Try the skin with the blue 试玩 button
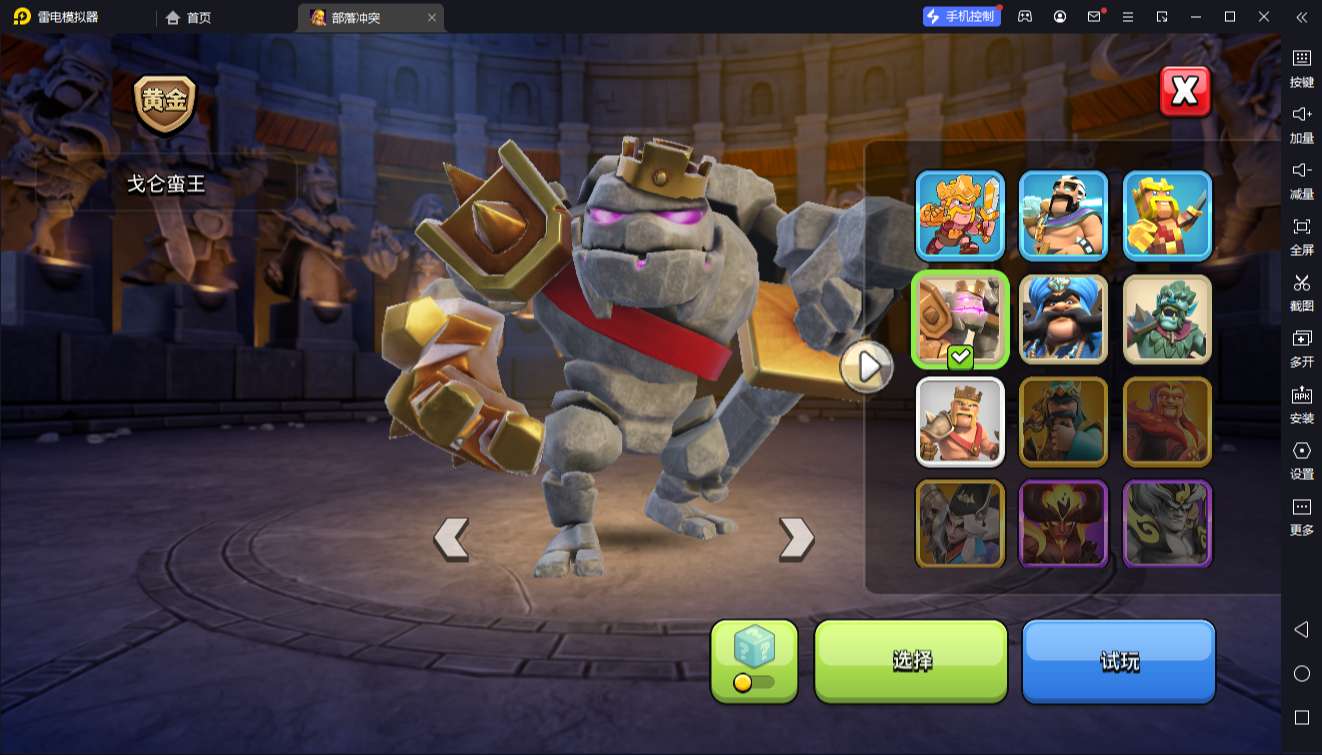 coord(1118,660)
